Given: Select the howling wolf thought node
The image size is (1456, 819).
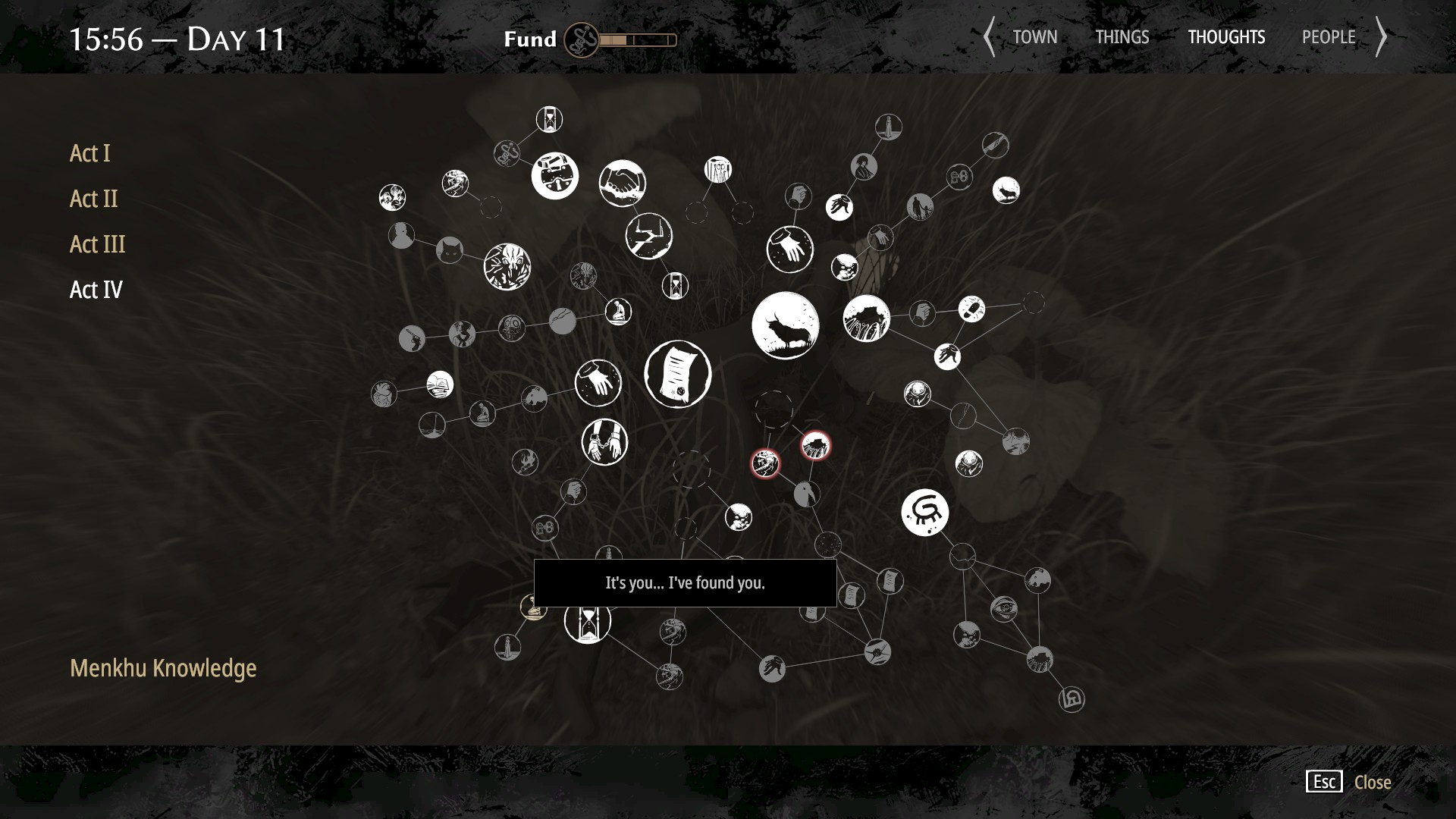Looking at the screenshot, I should coord(1006,190).
